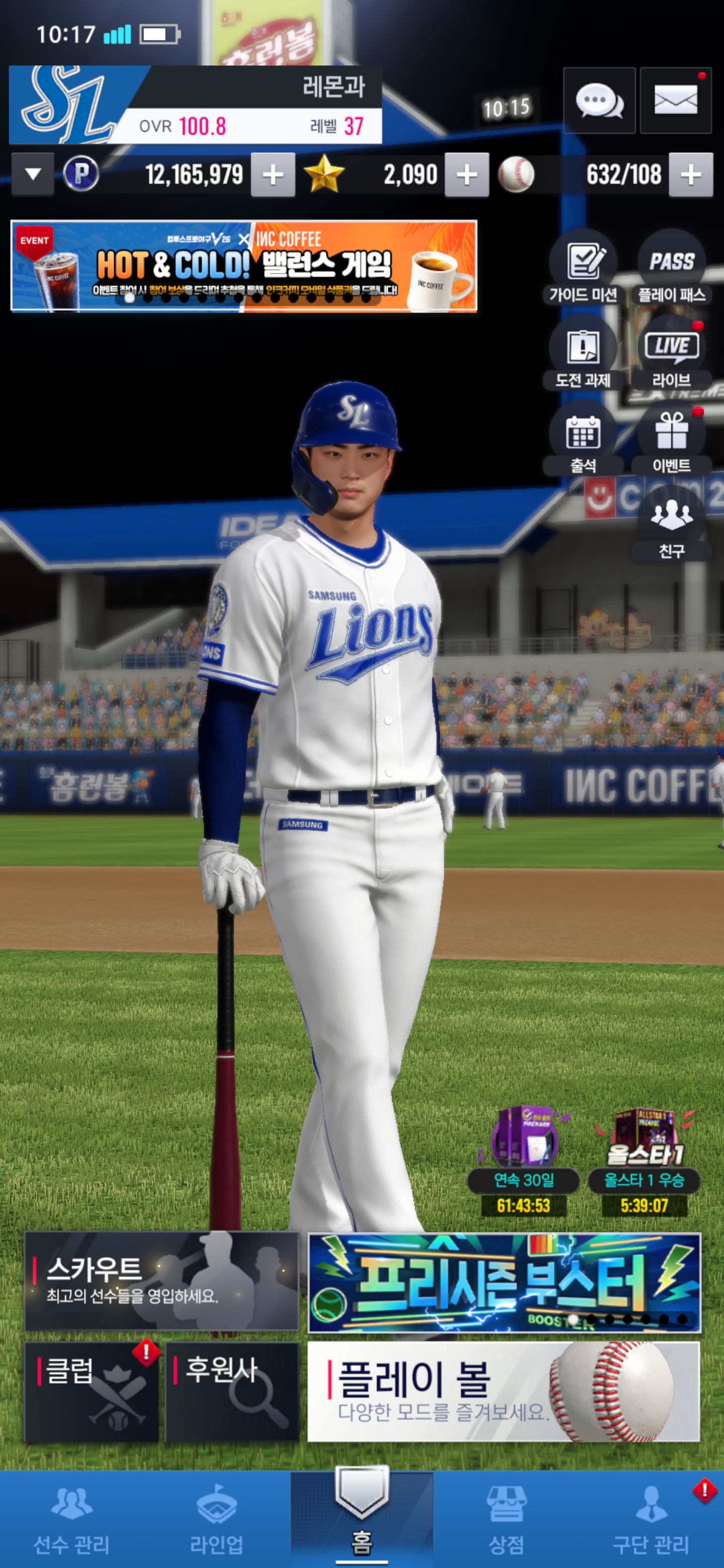
Task: Add more P points with plus button
Action: coord(273,175)
